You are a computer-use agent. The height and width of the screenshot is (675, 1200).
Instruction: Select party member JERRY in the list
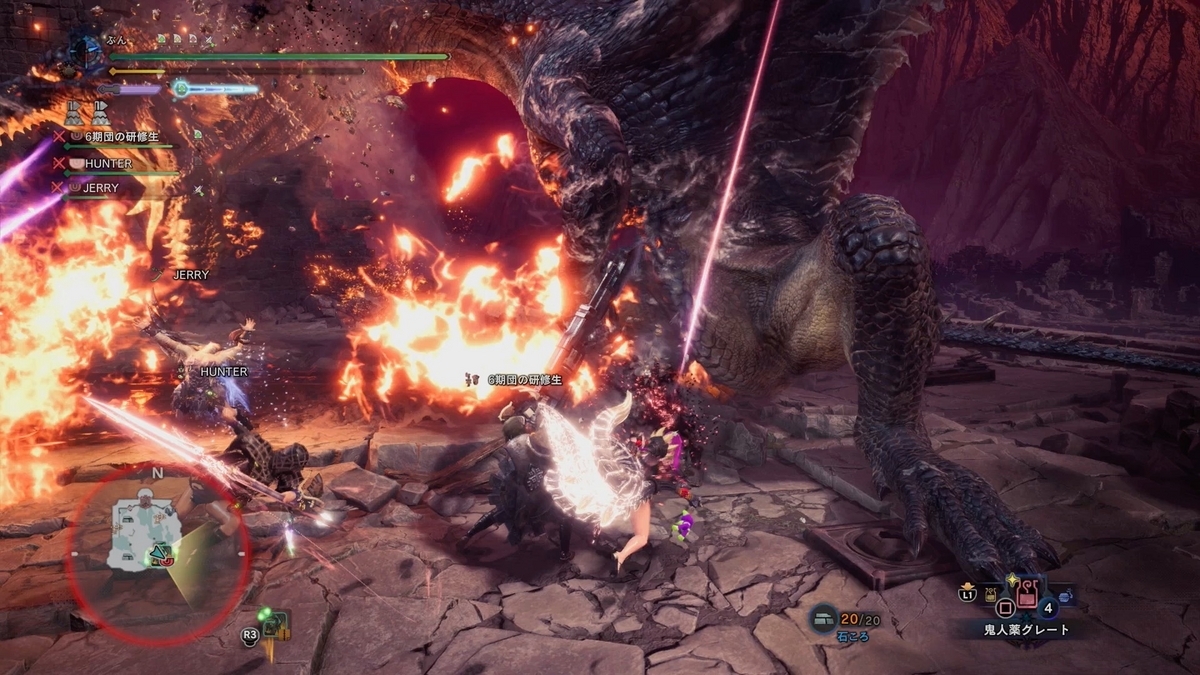101,188
